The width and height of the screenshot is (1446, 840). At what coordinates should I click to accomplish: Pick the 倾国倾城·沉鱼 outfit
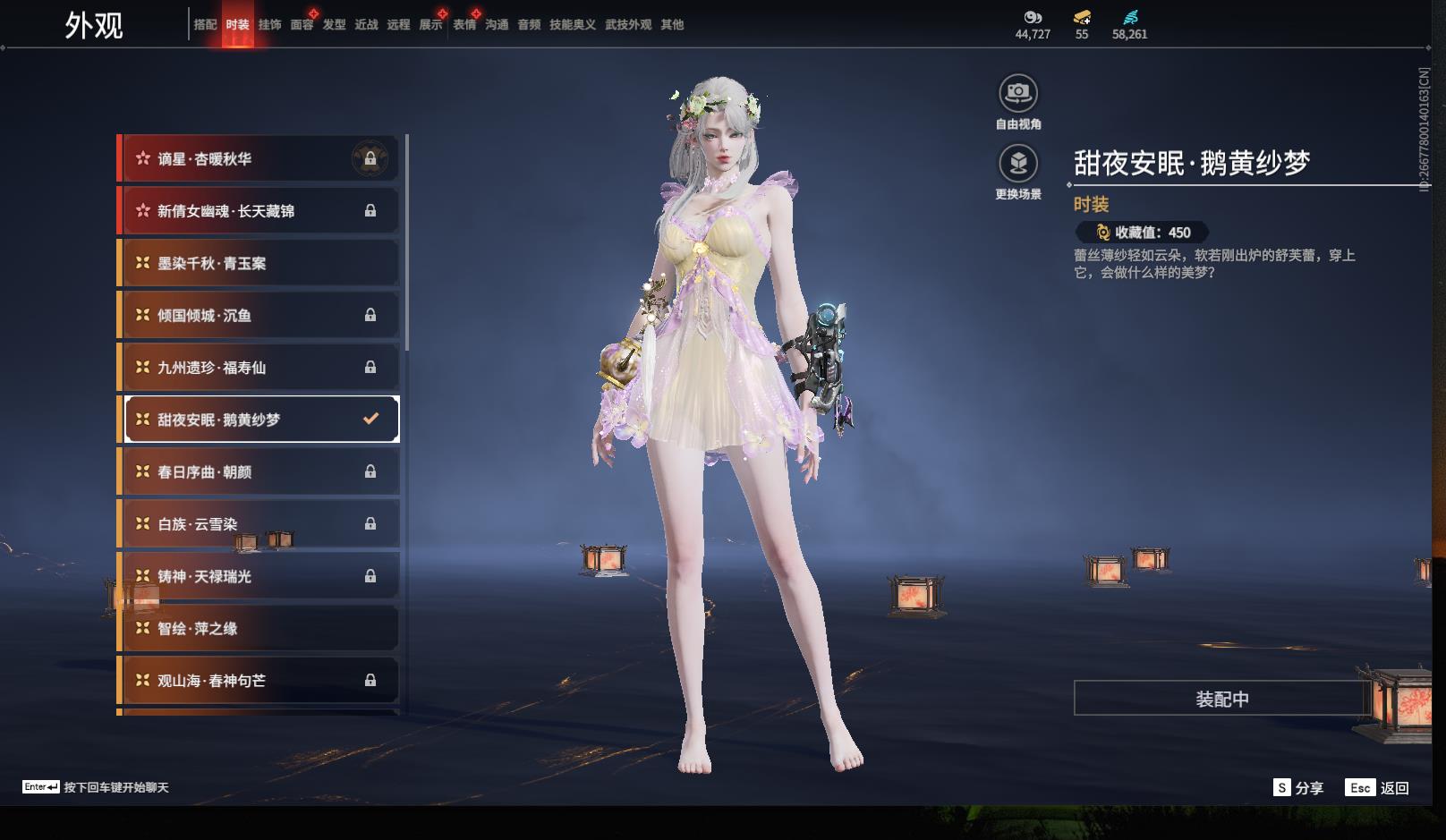(x=259, y=316)
